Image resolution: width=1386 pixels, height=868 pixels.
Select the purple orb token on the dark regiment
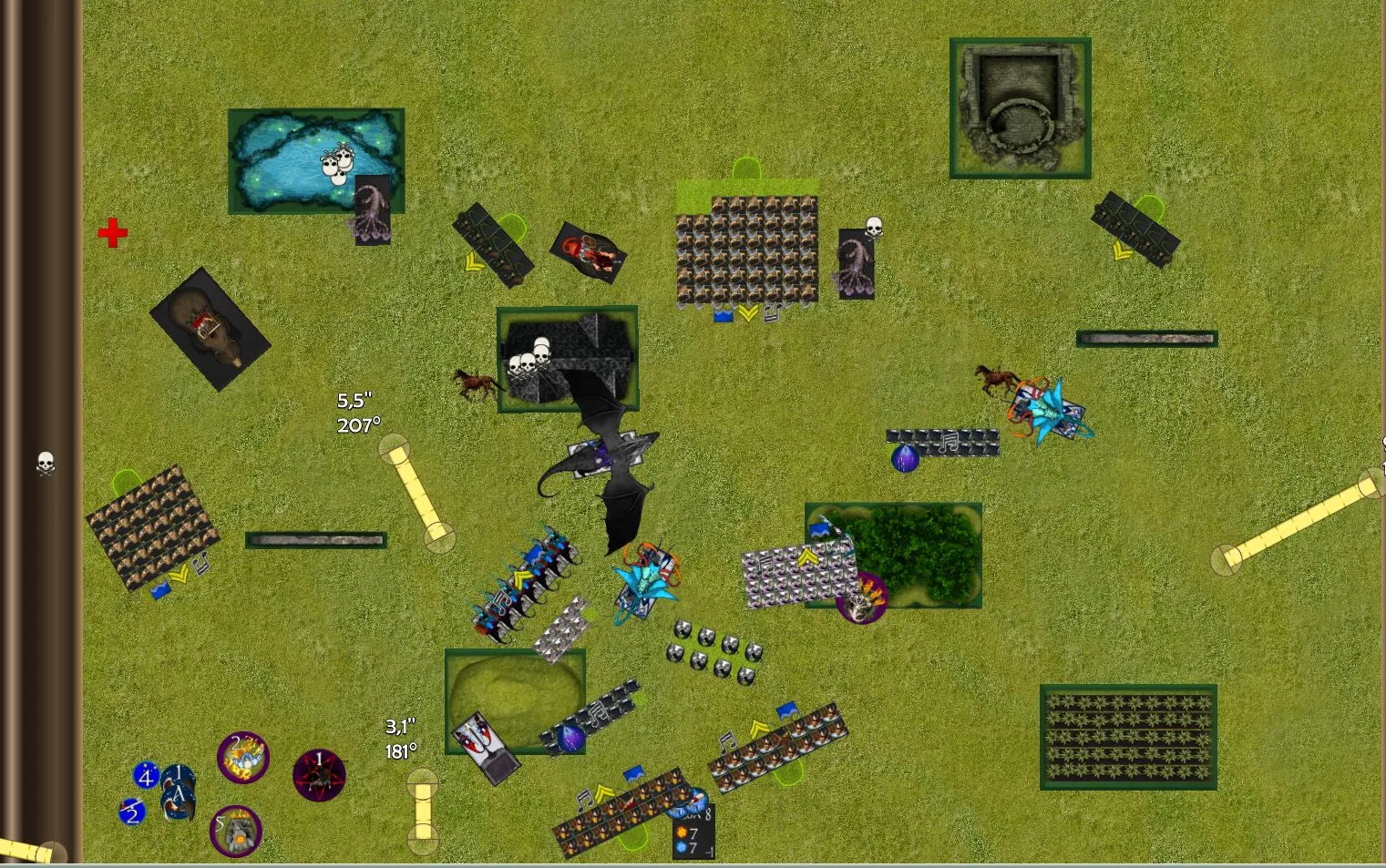[905, 457]
